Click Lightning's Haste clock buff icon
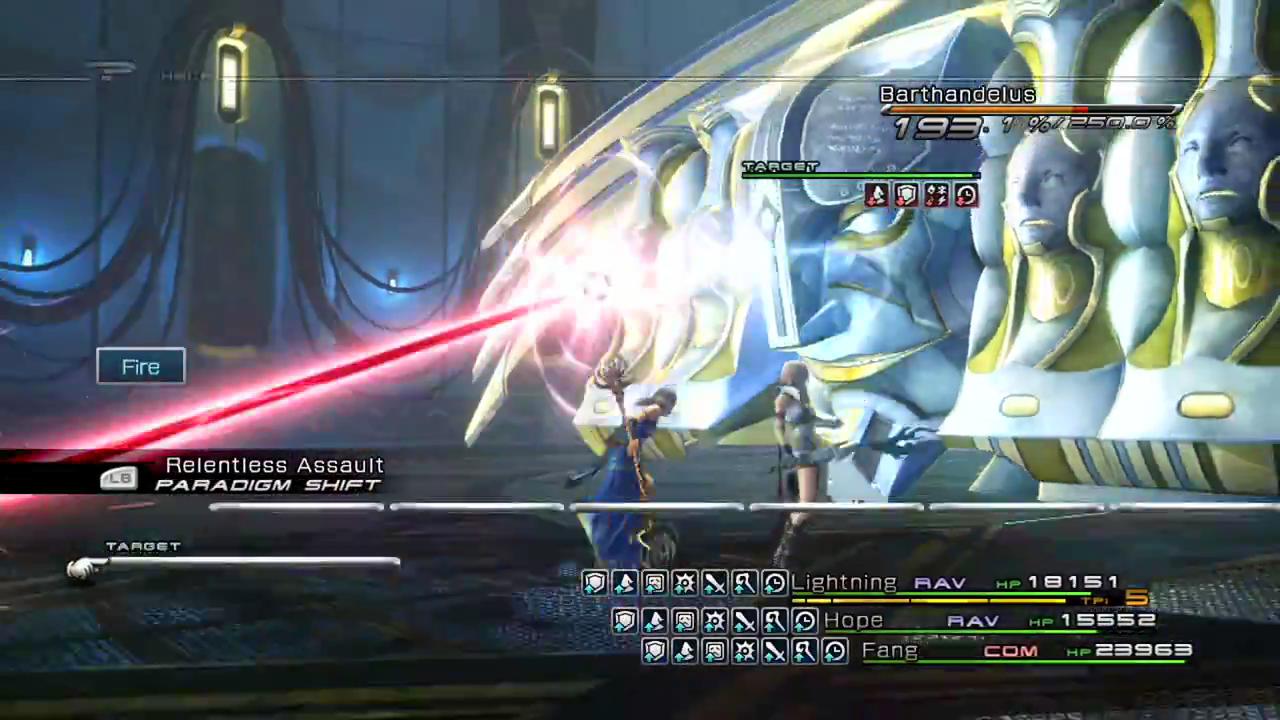 pos(775,583)
